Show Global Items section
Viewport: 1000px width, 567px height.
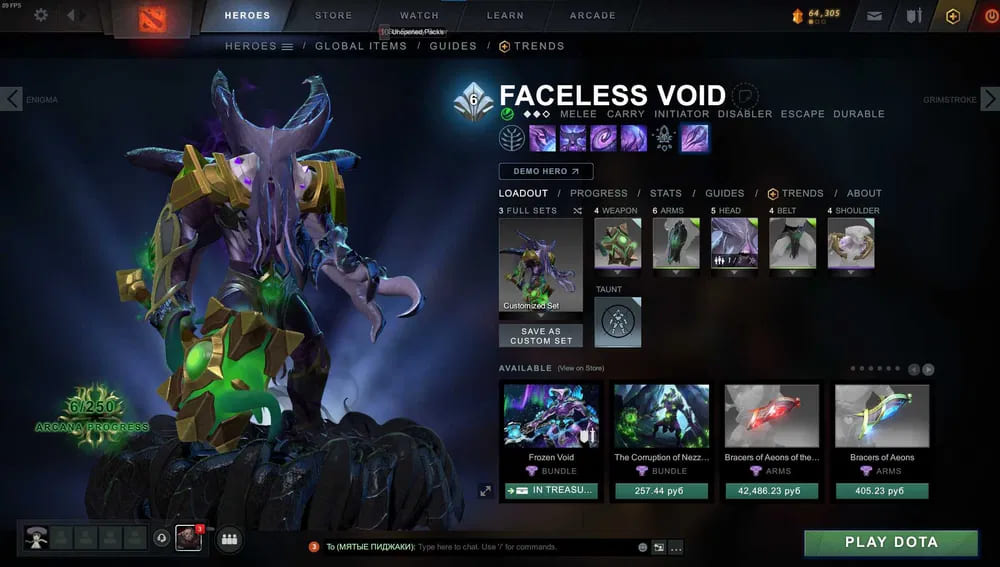[360, 46]
